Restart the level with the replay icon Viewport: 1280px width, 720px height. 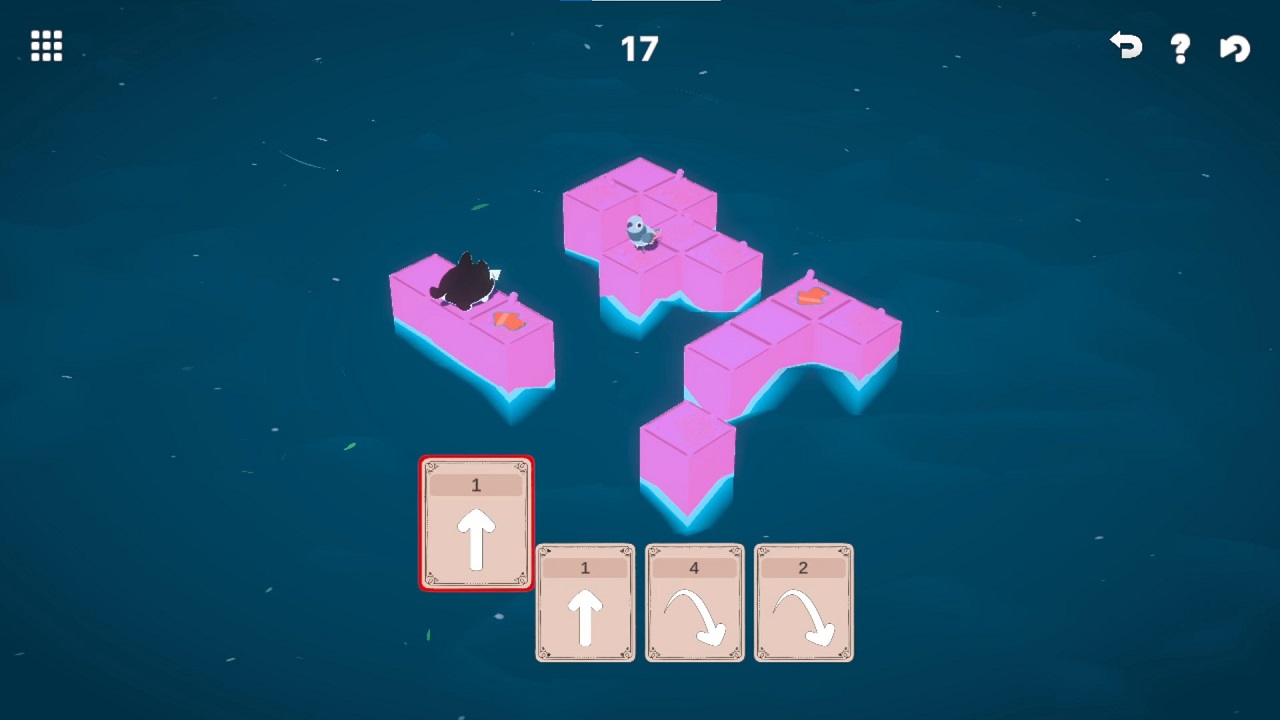click(1233, 46)
